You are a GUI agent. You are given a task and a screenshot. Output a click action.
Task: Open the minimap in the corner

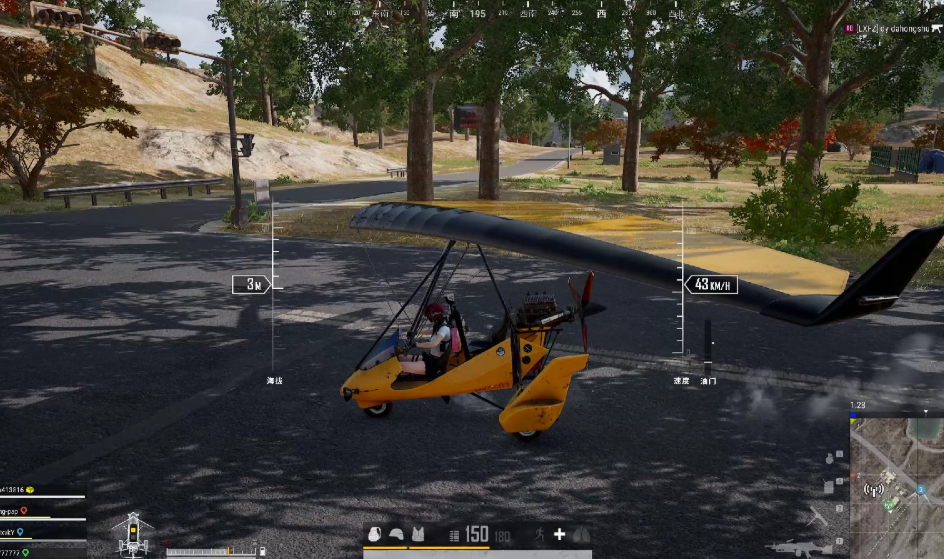pyautogui.click(x=896, y=487)
